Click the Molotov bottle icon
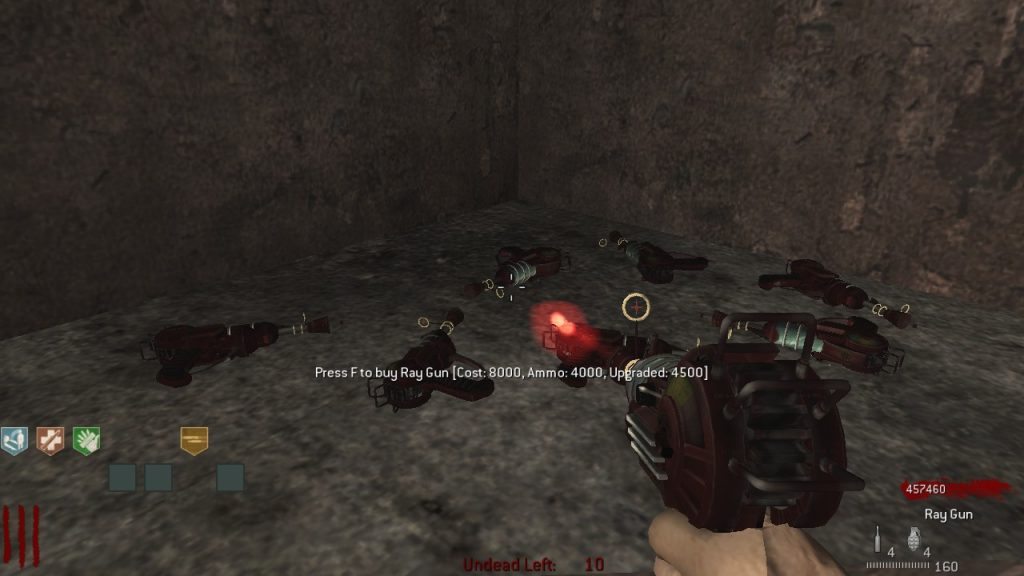The height and width of the screenshot is (576, 1024). click(877, 540)
